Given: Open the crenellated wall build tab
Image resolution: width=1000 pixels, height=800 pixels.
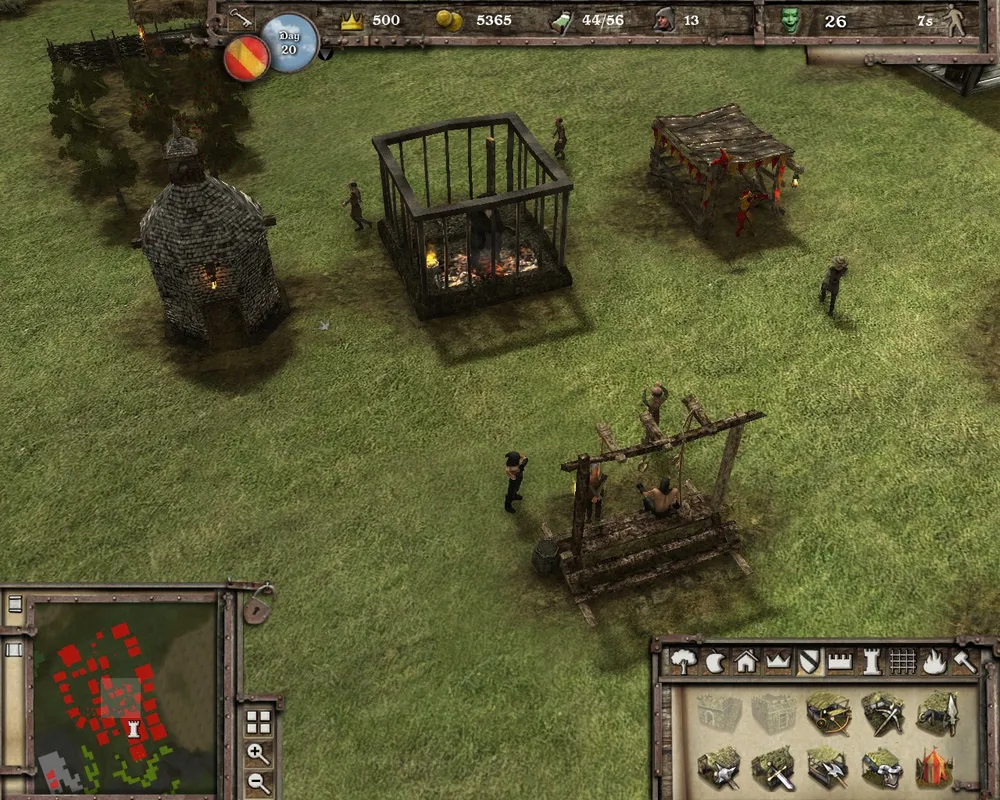Looking at the screenshot, I should 839,660.
